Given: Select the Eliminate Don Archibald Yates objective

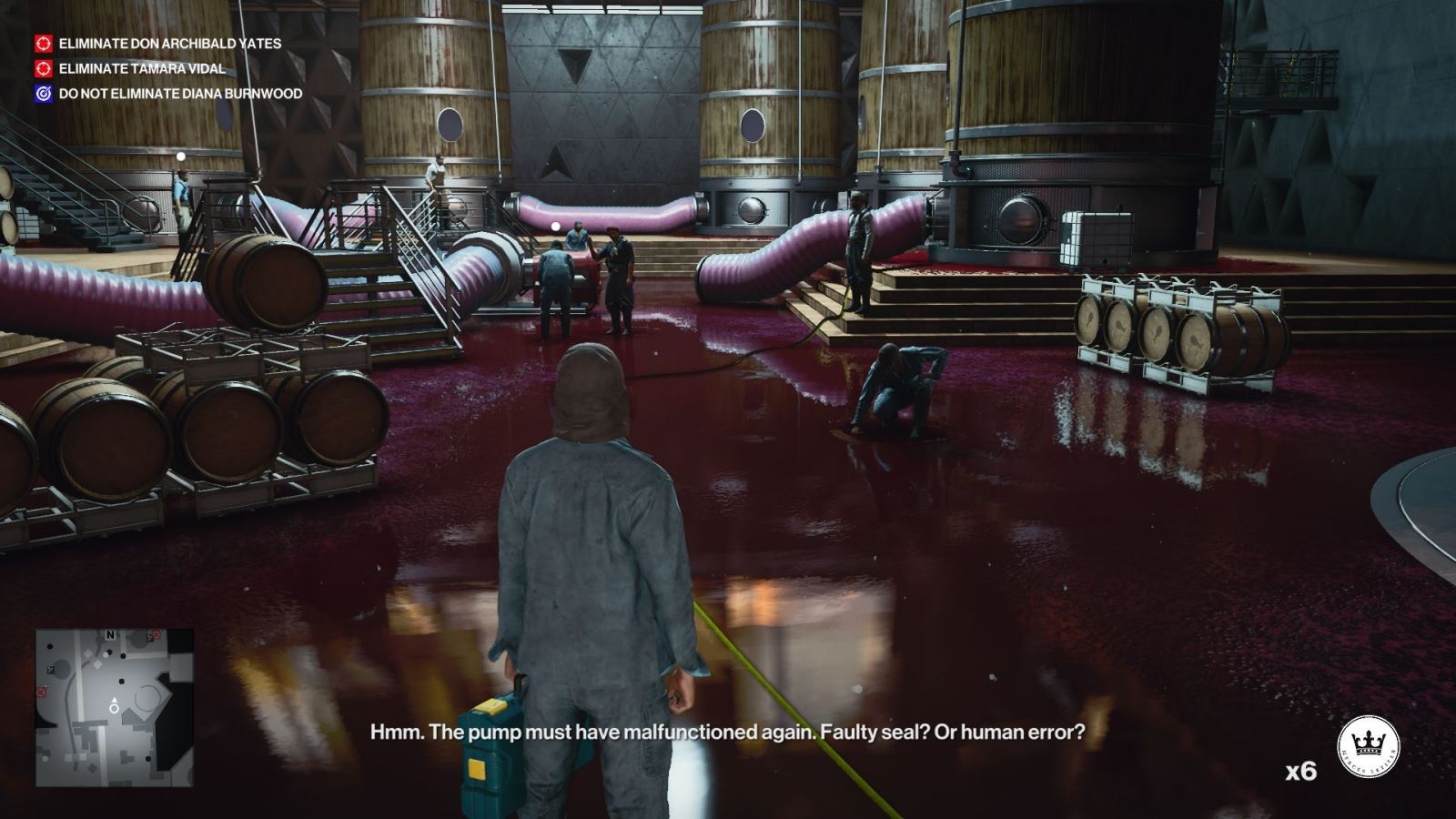Looking at the screenshot, I should coord(169,43).
